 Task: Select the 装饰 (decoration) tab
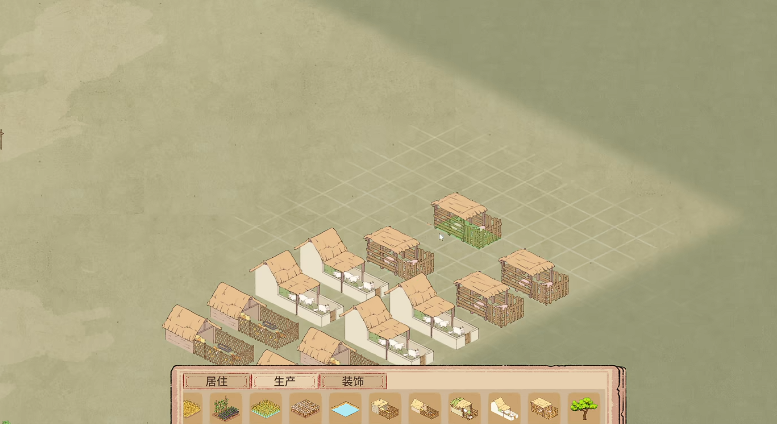[x=352, y=381]
